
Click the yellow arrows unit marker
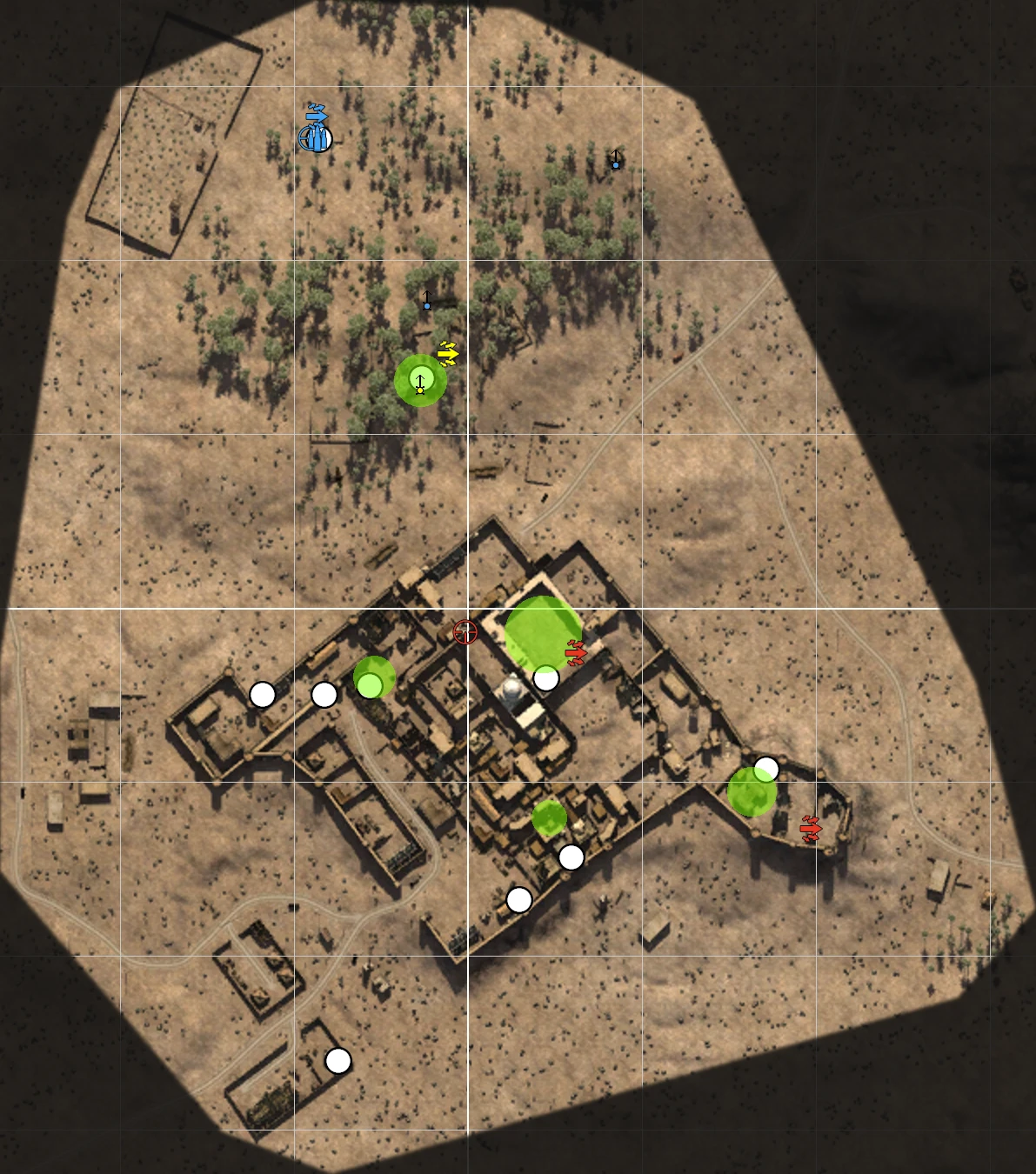(x=448, y=353)
